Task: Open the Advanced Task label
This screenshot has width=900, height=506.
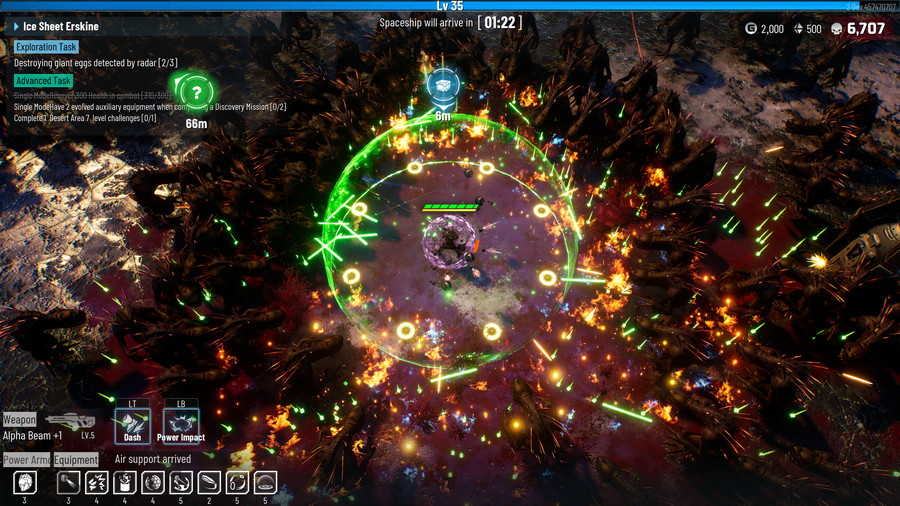Action: (x=43, y=80)
